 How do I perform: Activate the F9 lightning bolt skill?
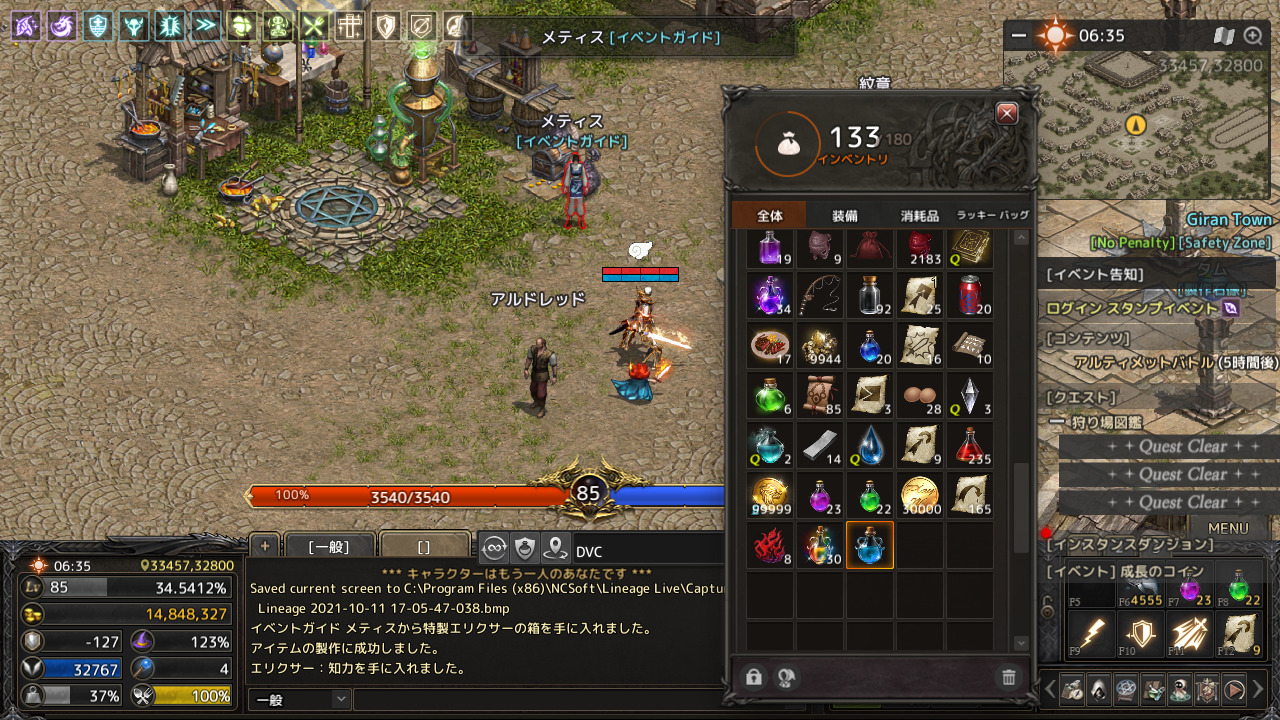pyautogui.click(x=1091, y=634)
